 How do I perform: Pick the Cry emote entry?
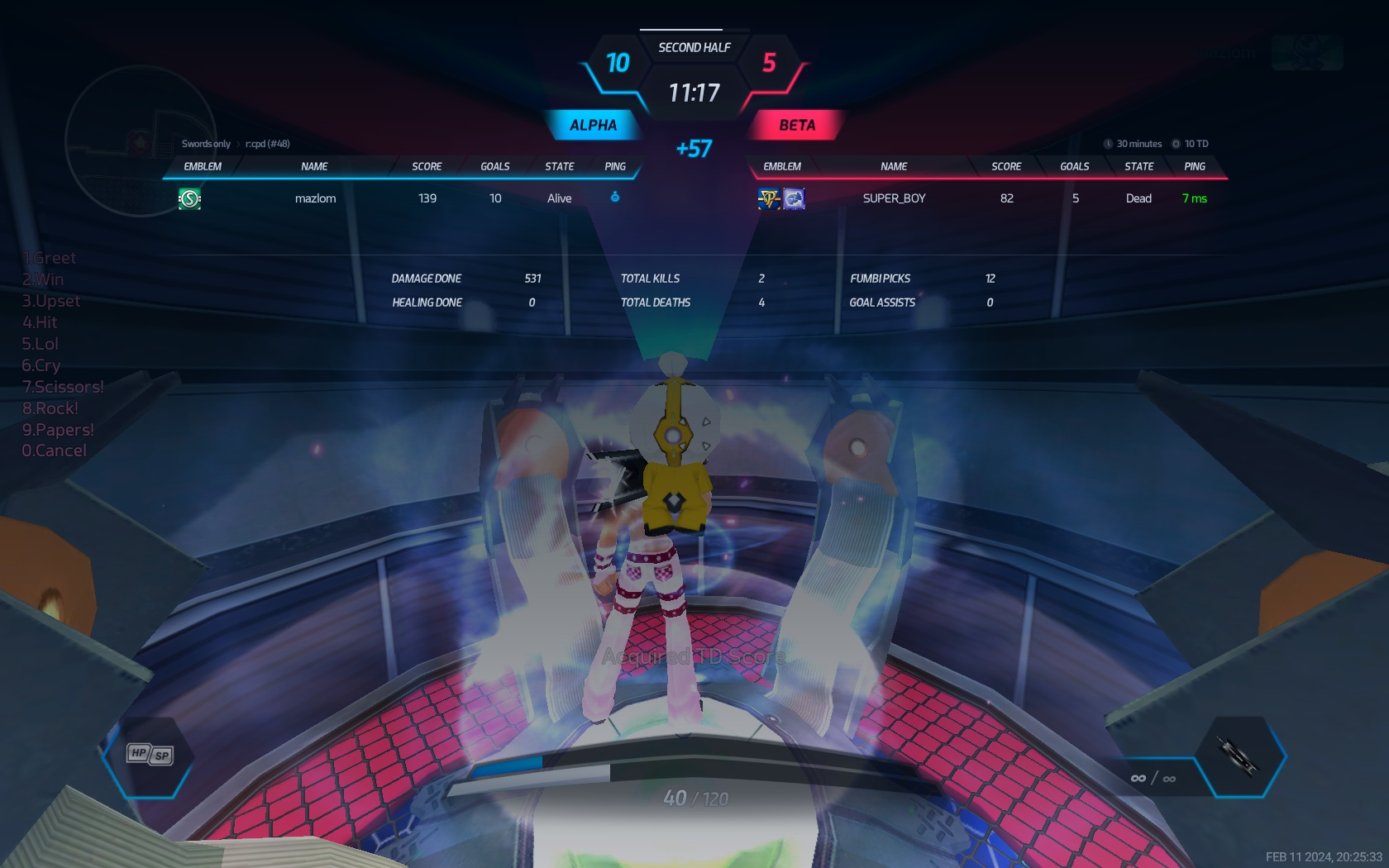(x=41, y=365)
